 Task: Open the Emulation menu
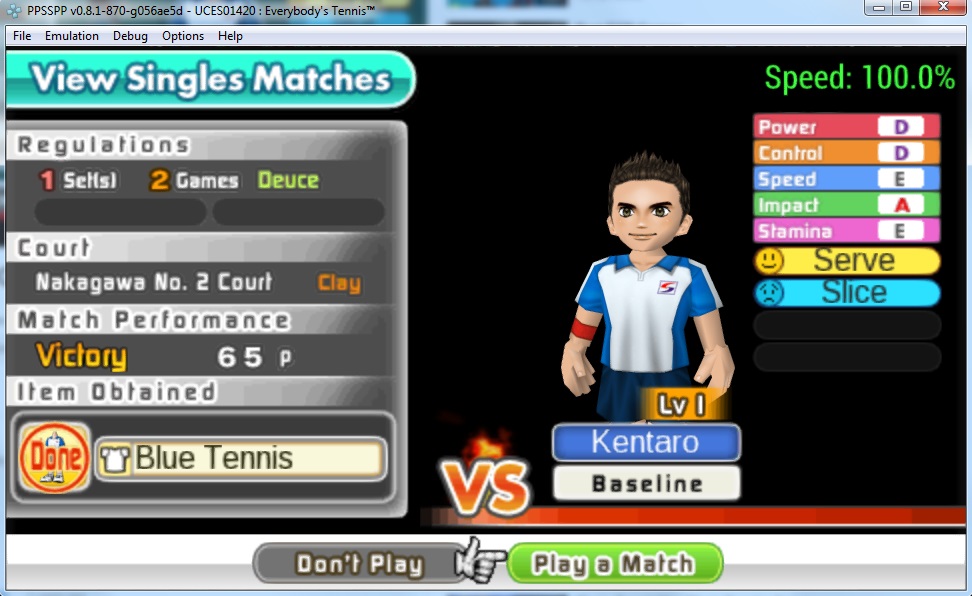(x=72, y=36)
